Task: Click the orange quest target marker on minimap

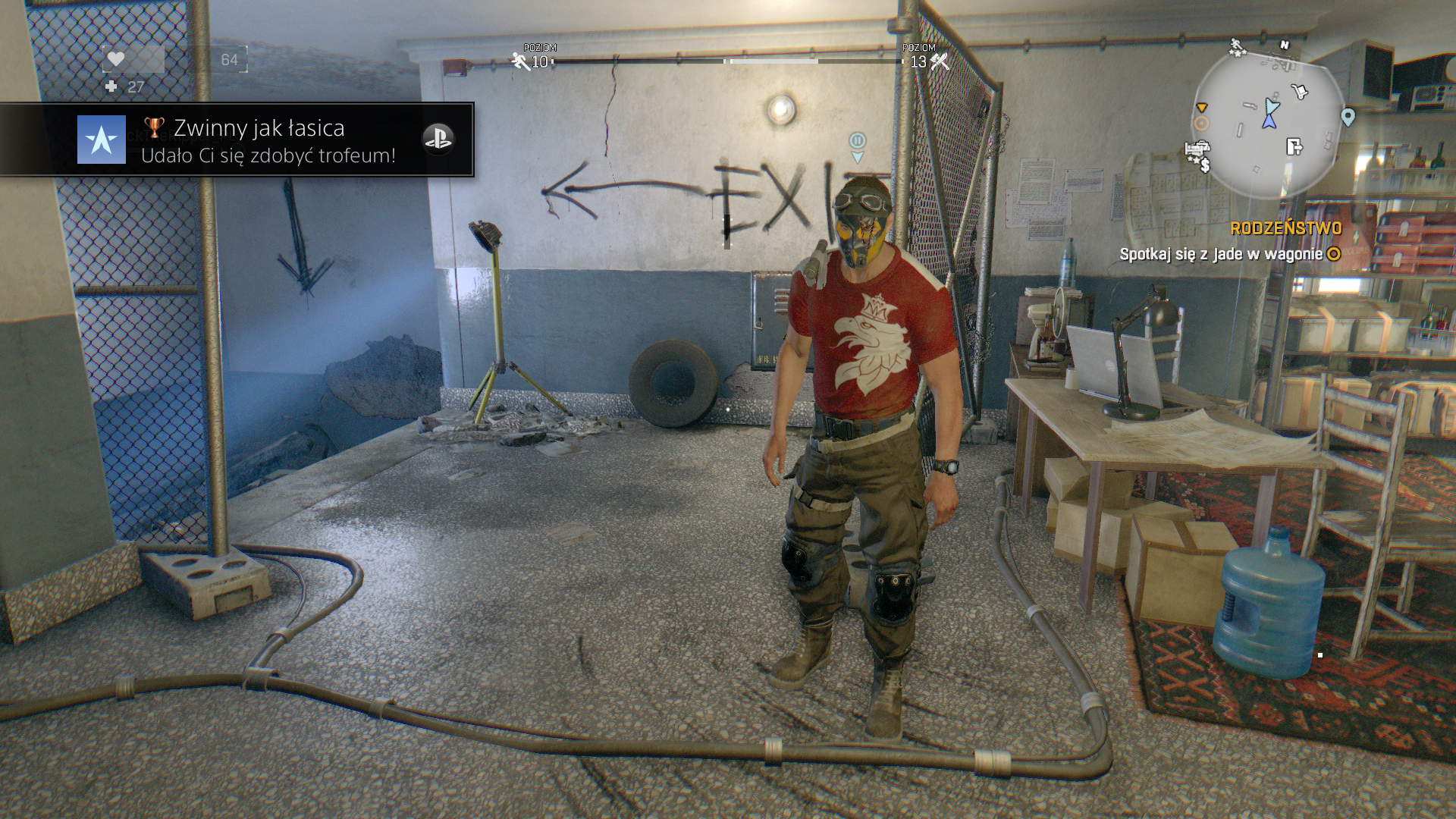Action: [1201, 123]
